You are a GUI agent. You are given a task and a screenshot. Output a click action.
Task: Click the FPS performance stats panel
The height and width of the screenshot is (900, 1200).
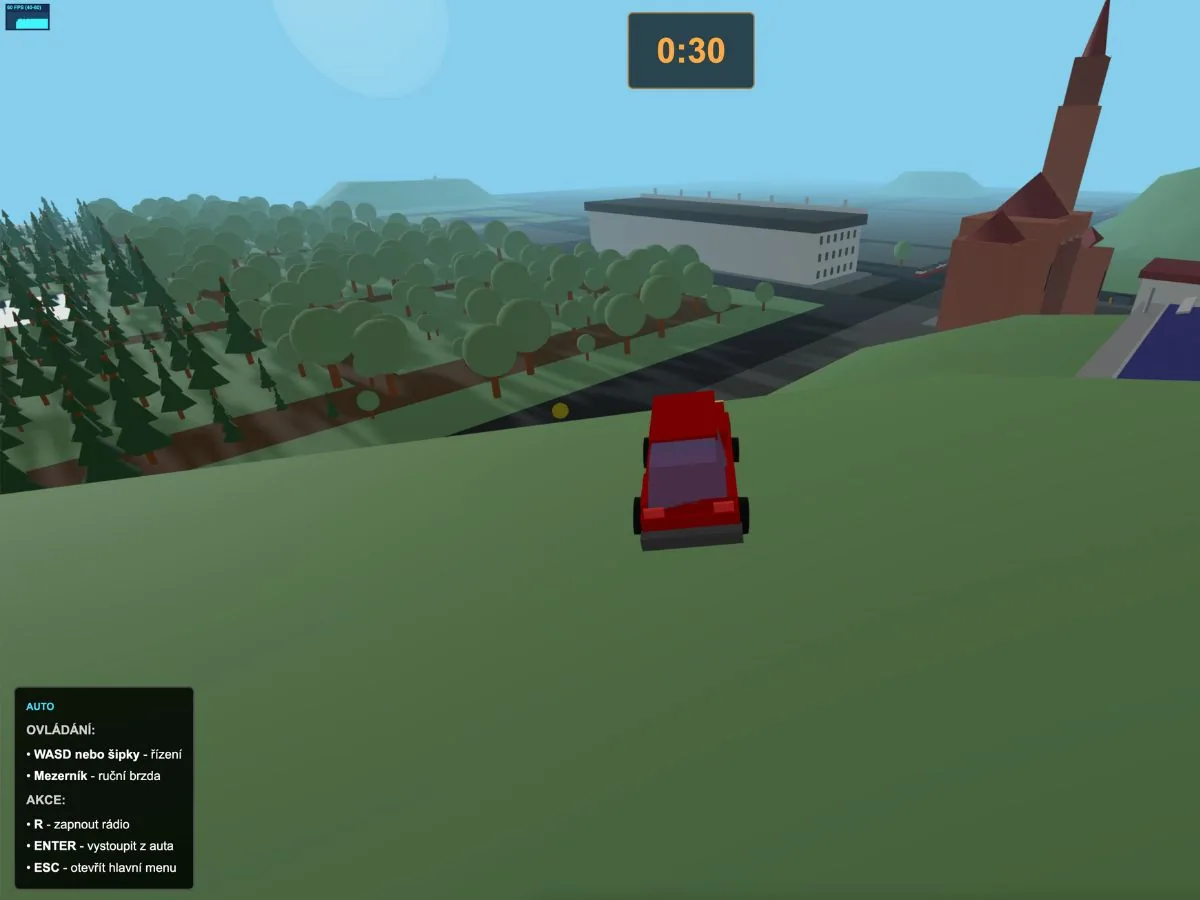[x=27, y=16]
